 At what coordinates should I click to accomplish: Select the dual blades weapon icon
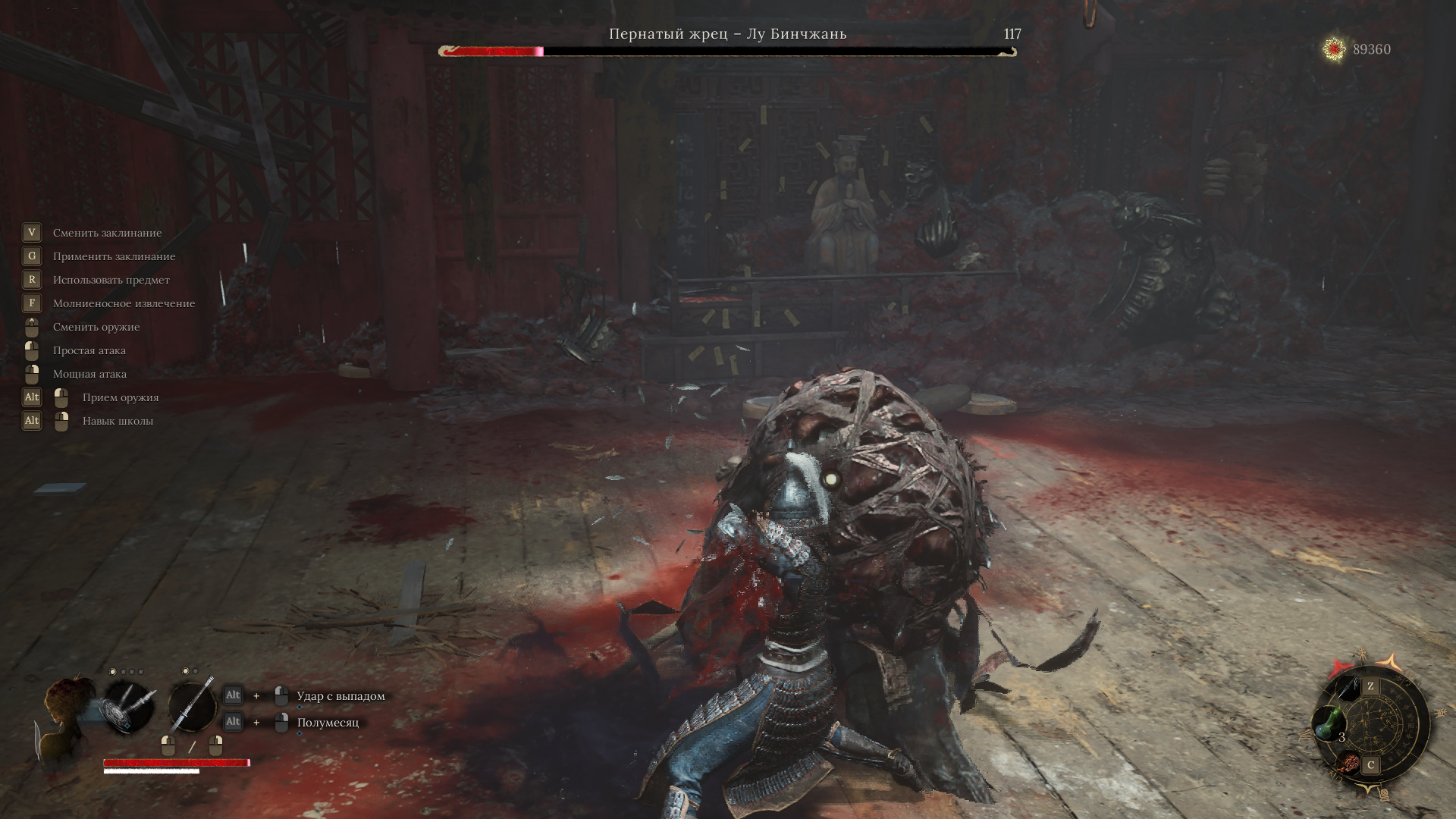tap(129, 706)
